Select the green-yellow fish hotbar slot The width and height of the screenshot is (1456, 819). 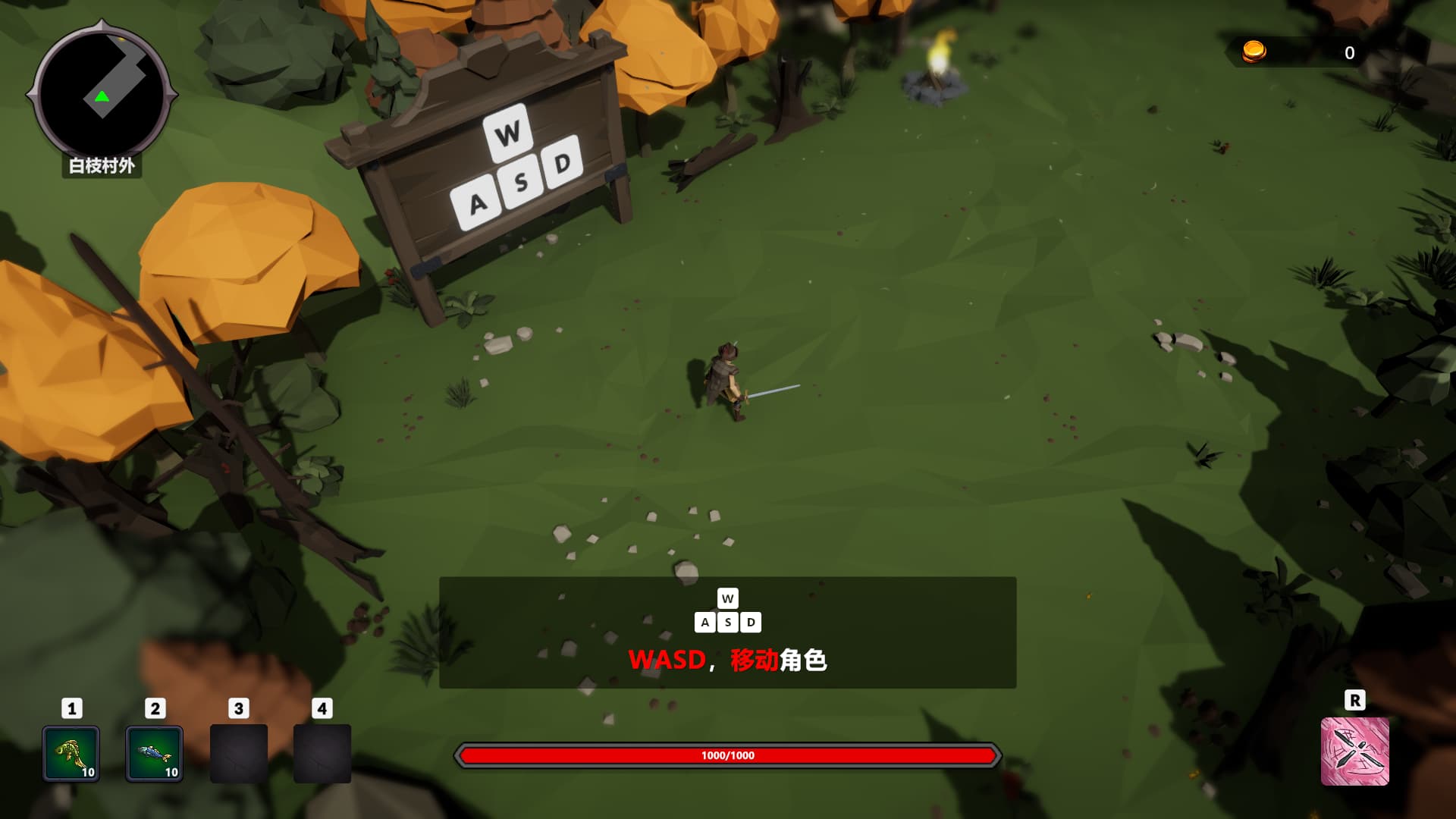[71, 754]
